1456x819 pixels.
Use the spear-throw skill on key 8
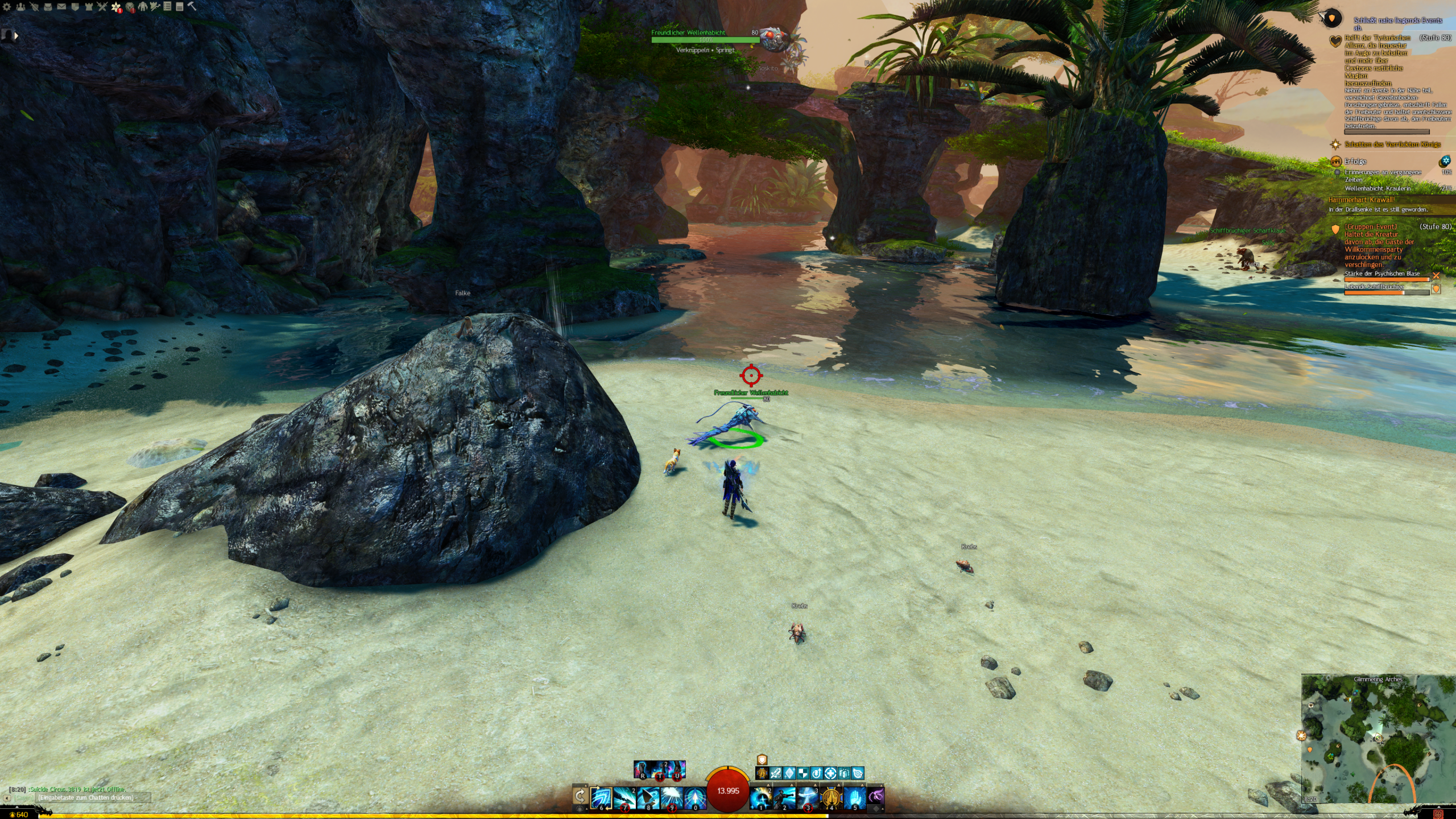pos(648,797)
